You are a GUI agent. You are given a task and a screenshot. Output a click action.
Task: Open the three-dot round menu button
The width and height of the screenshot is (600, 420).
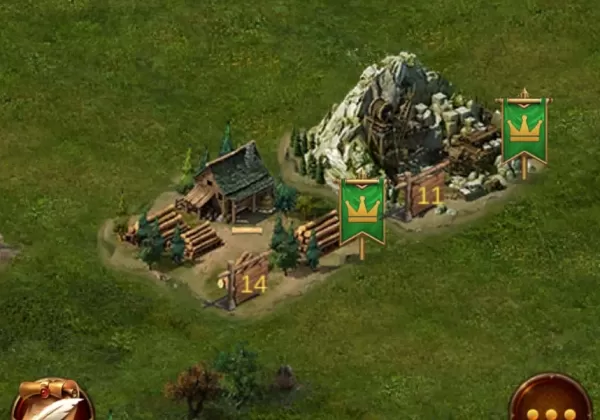[550, 402]
